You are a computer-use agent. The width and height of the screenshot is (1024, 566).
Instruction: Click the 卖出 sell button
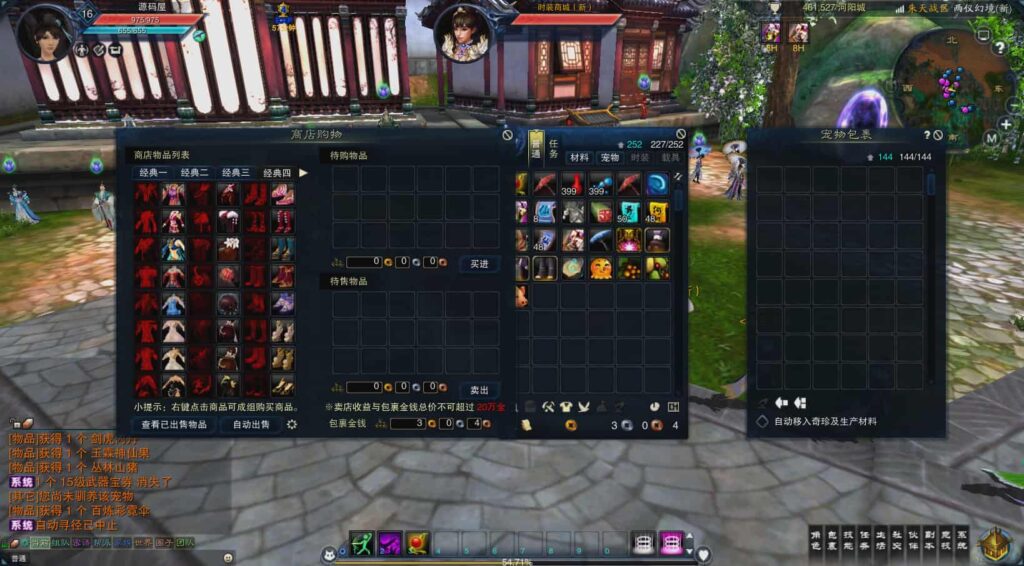pyautogui.click(x=479, y=389)
